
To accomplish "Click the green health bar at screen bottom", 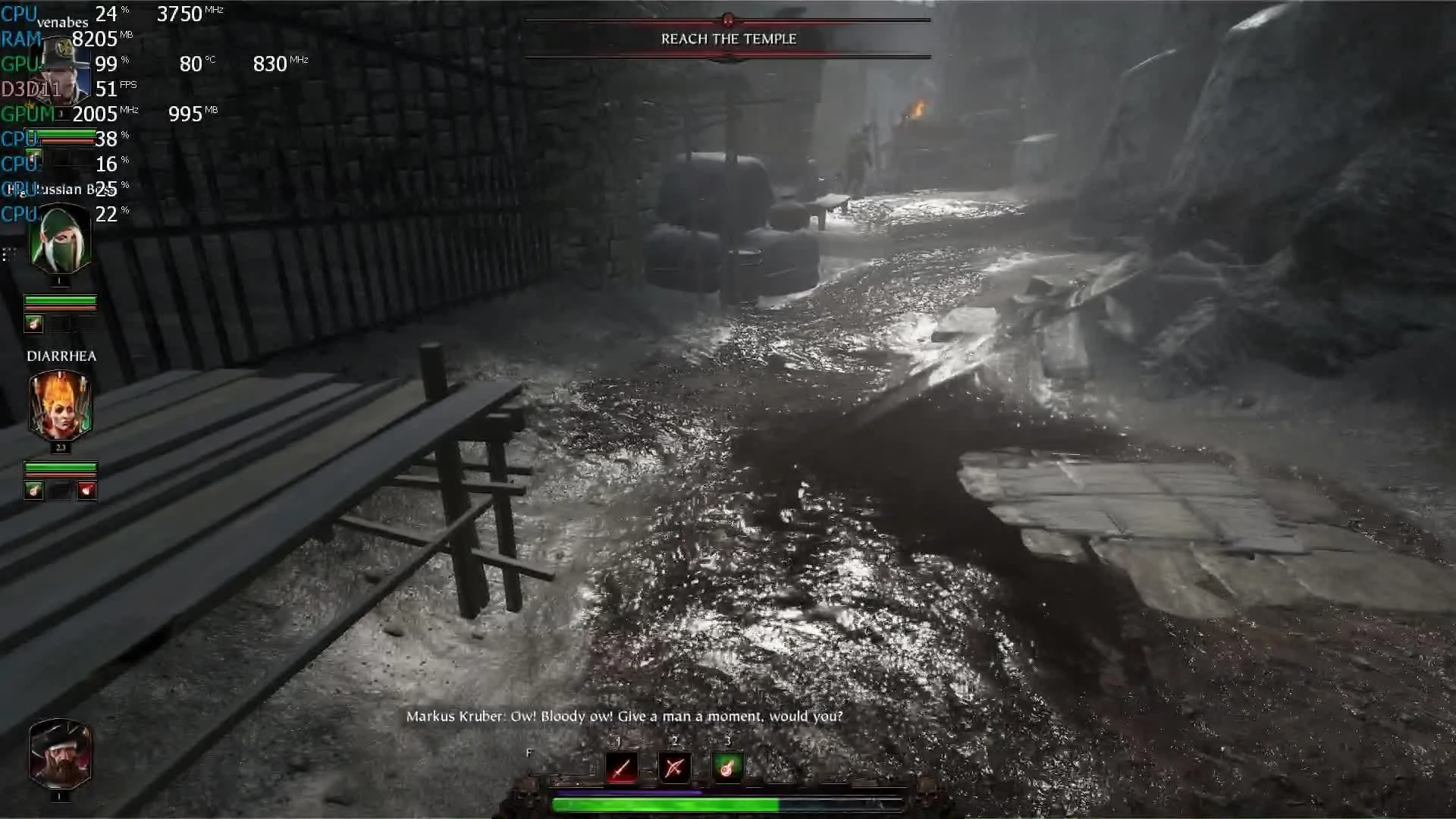I will tap(664, 805).
